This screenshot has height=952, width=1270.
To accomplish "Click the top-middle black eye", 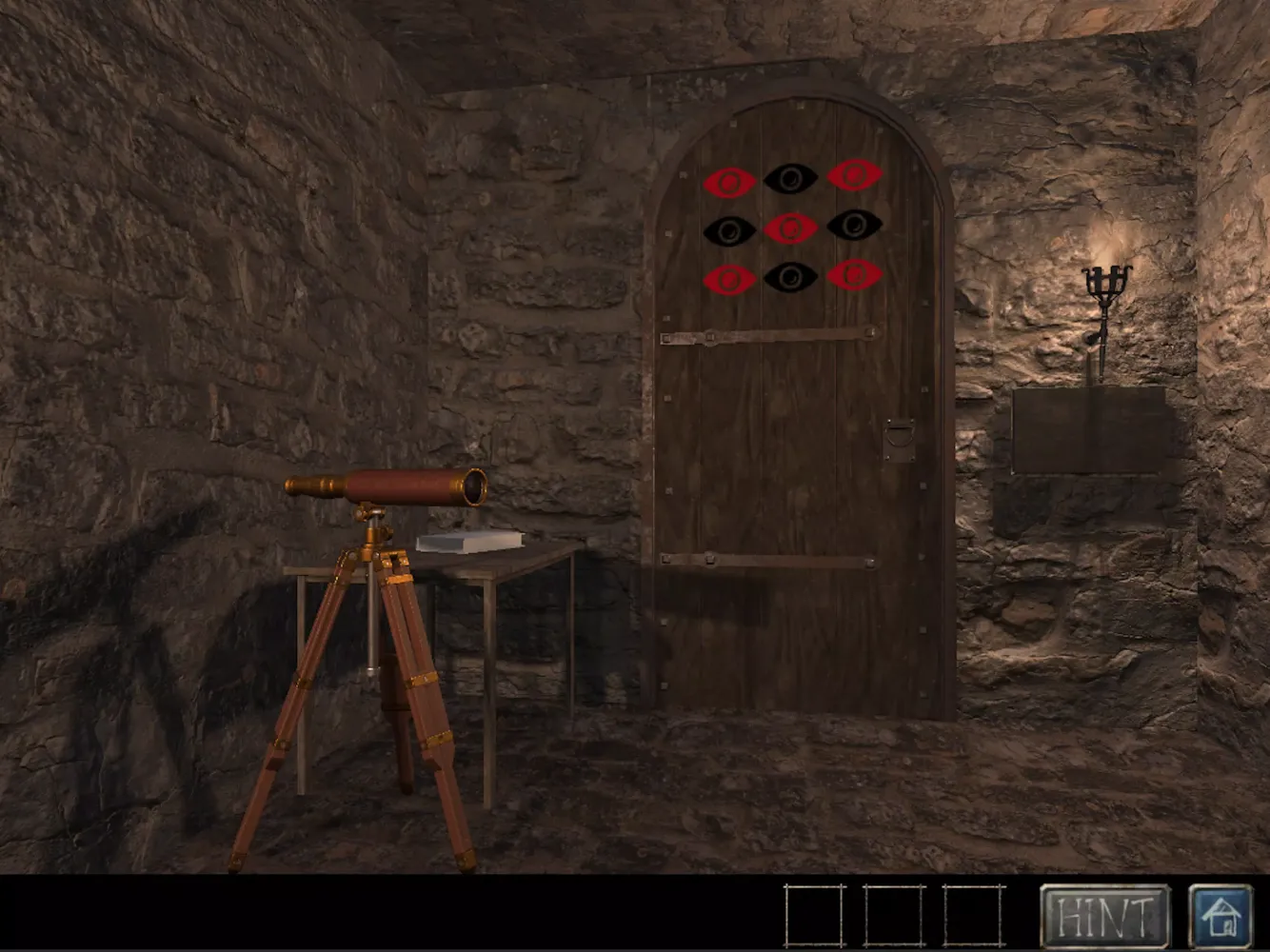I will pyautogui.click(x=791, y=177).
